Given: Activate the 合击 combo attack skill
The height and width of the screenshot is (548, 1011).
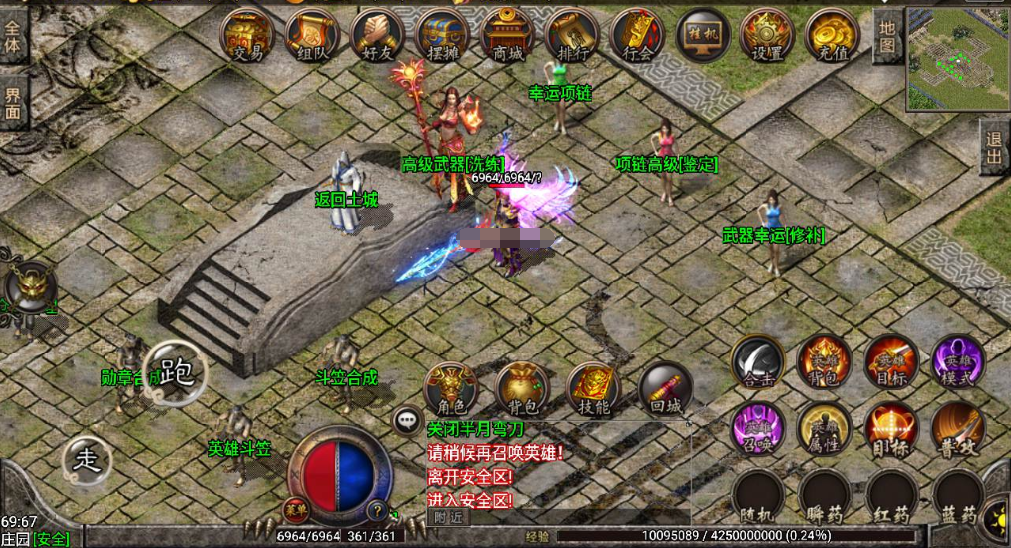Looking at the screenshot, I should tap(757, 362).
